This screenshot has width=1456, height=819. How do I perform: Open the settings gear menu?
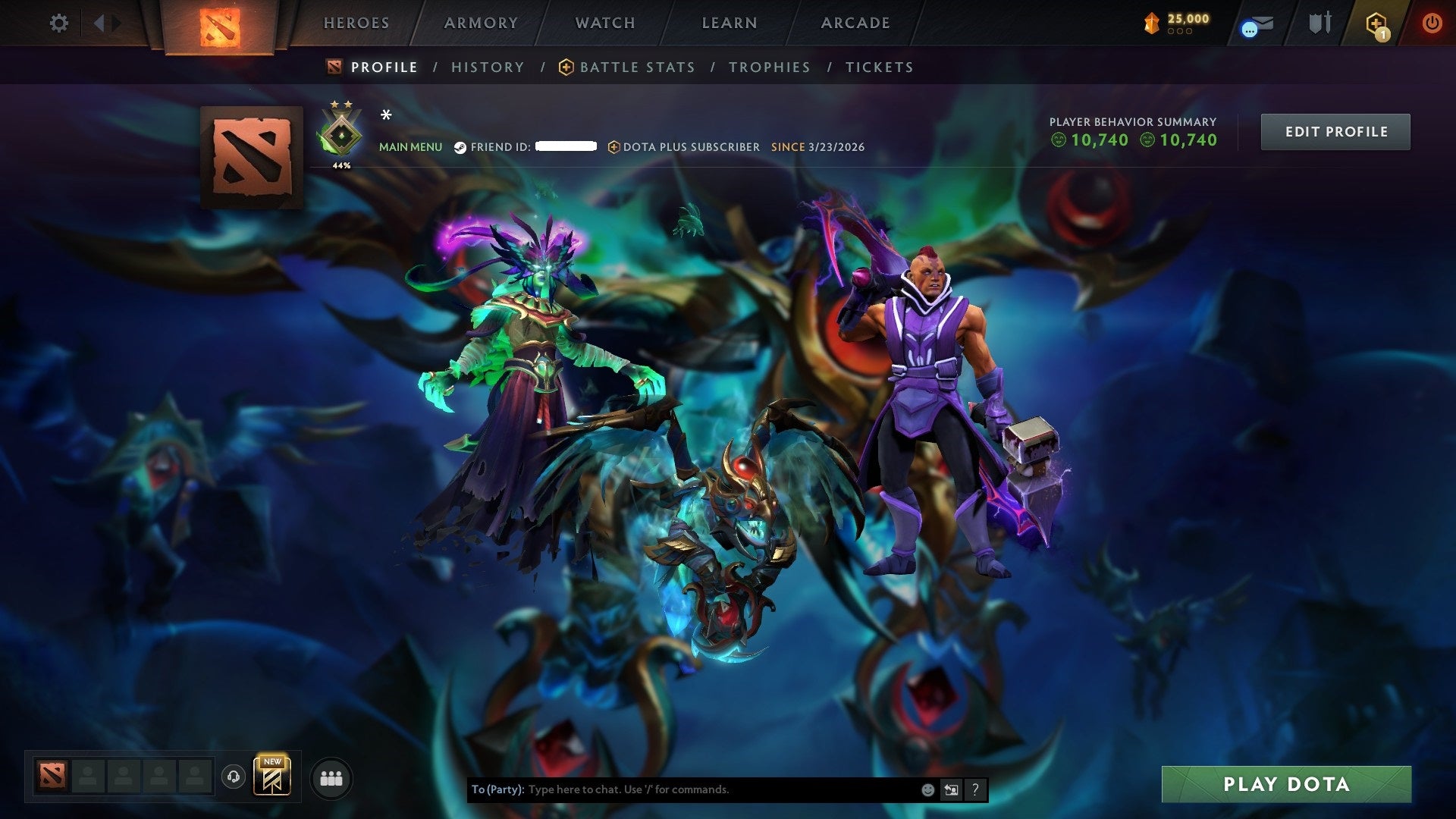pos(58,24)
